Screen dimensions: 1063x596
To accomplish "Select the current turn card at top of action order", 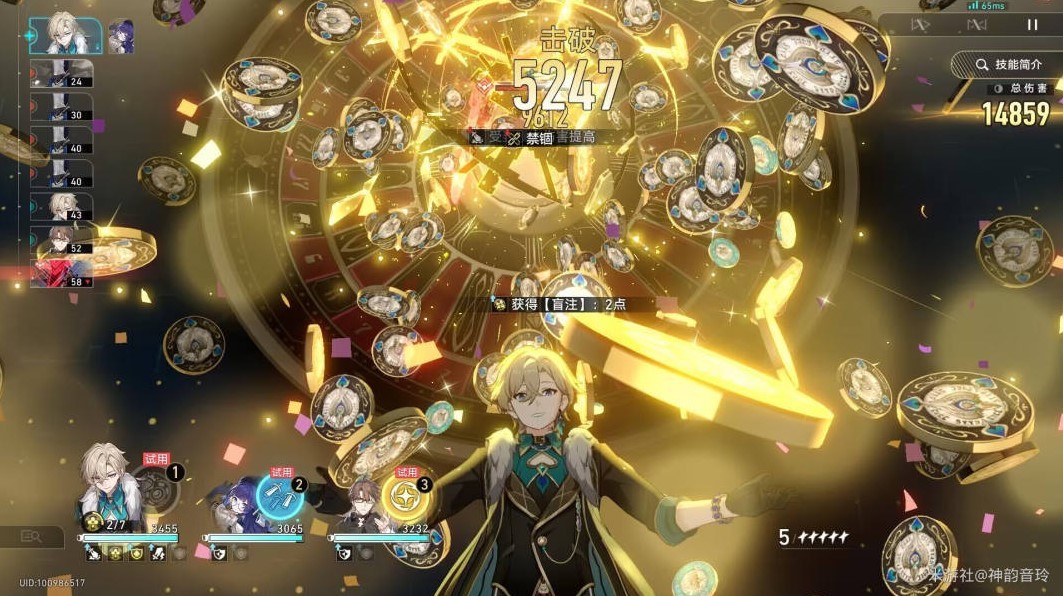I will pos(66,36).
